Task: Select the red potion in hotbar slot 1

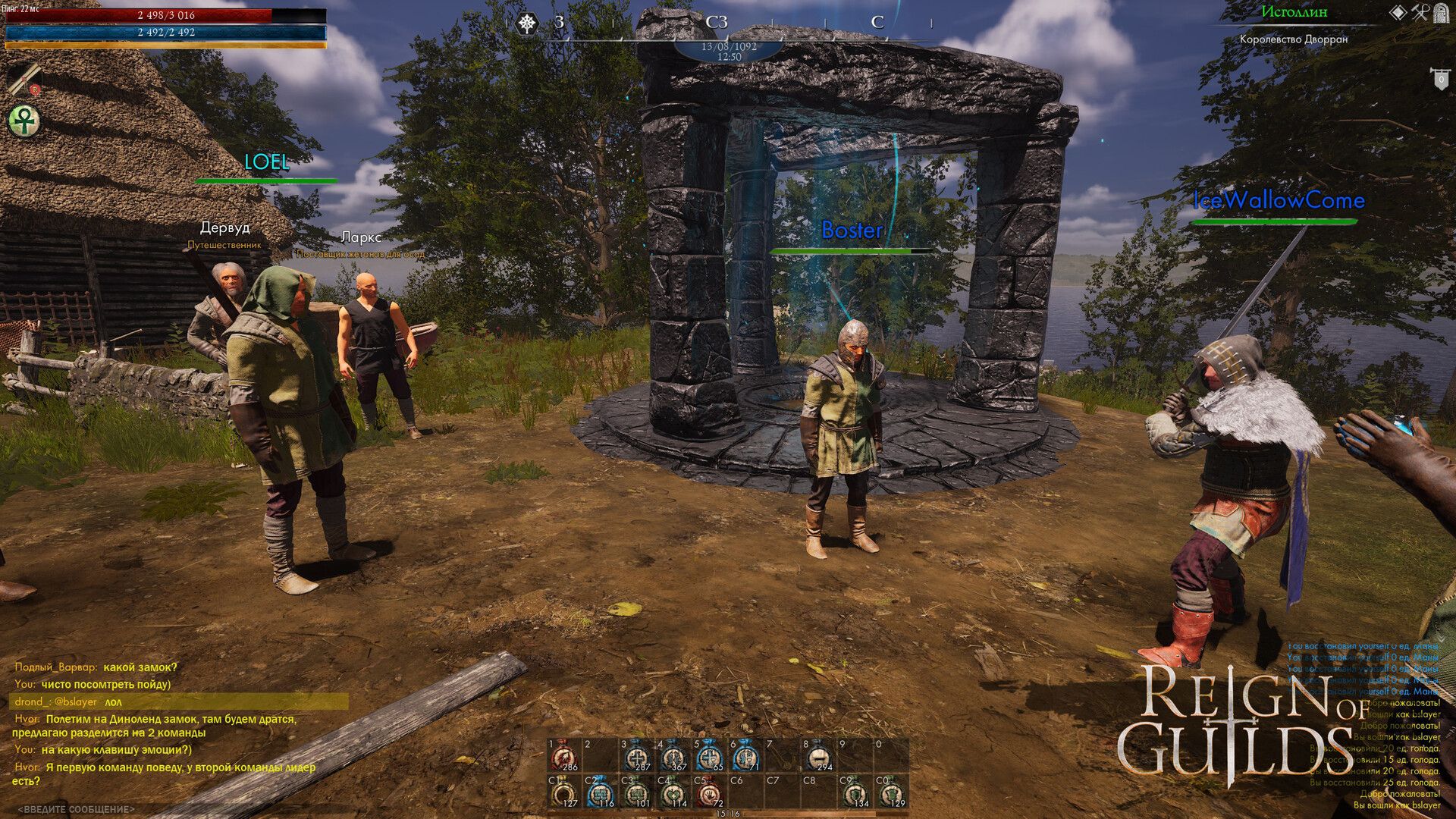Action: point(563,756)
